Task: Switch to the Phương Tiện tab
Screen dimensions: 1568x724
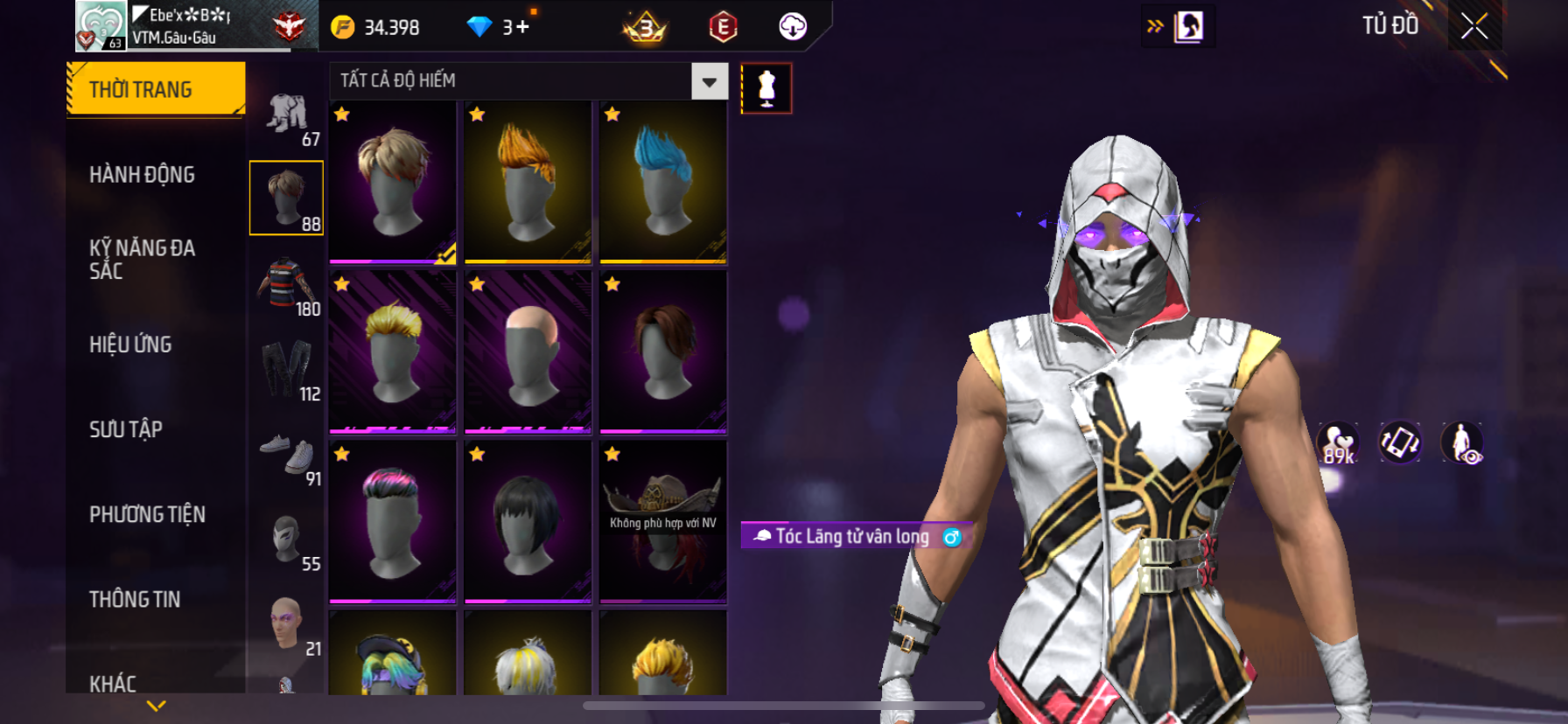Action: [147, 514]
